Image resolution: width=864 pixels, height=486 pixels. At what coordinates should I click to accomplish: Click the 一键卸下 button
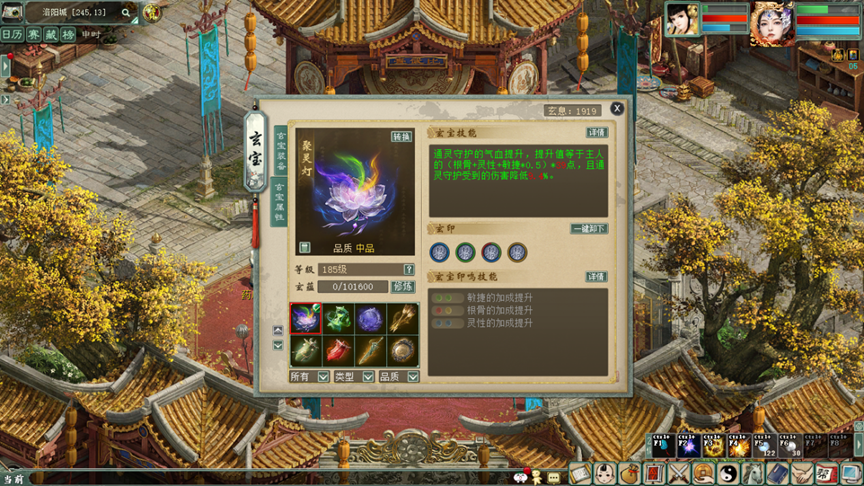[x=588, y=229]
